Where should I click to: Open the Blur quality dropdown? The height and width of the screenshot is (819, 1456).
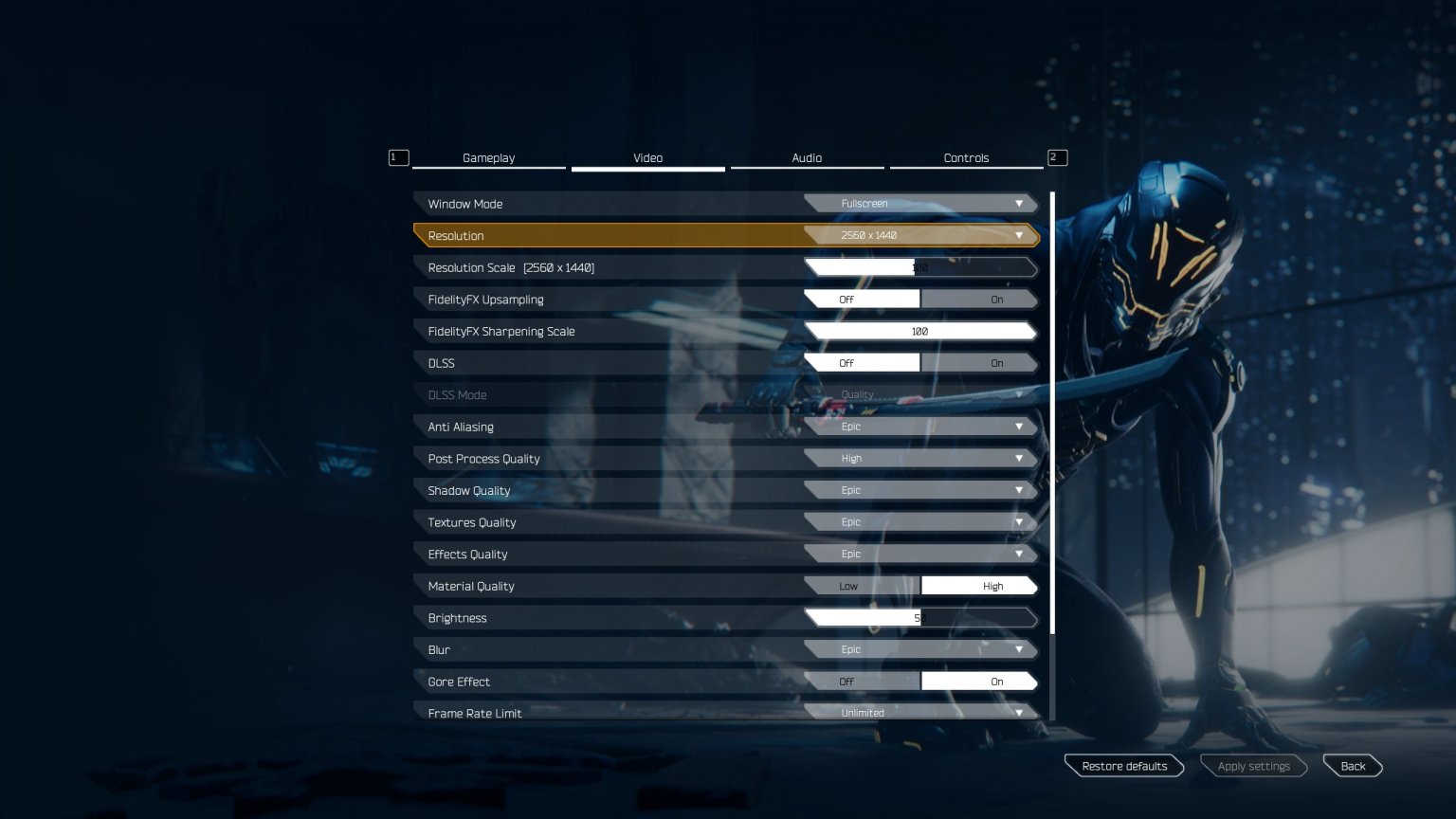click(x=919, y=648)
